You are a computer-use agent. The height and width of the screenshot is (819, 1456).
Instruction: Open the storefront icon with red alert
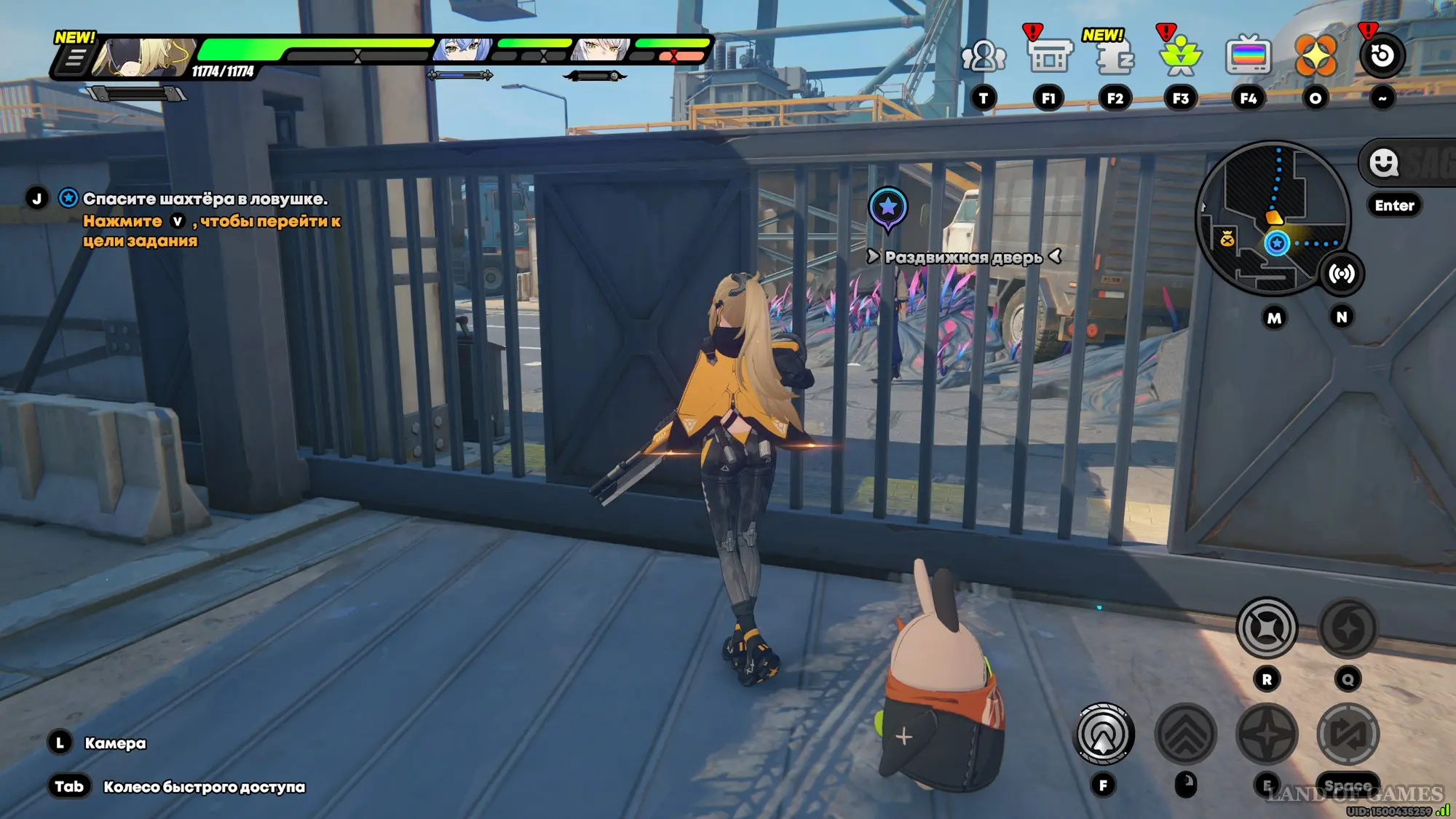1048,56
